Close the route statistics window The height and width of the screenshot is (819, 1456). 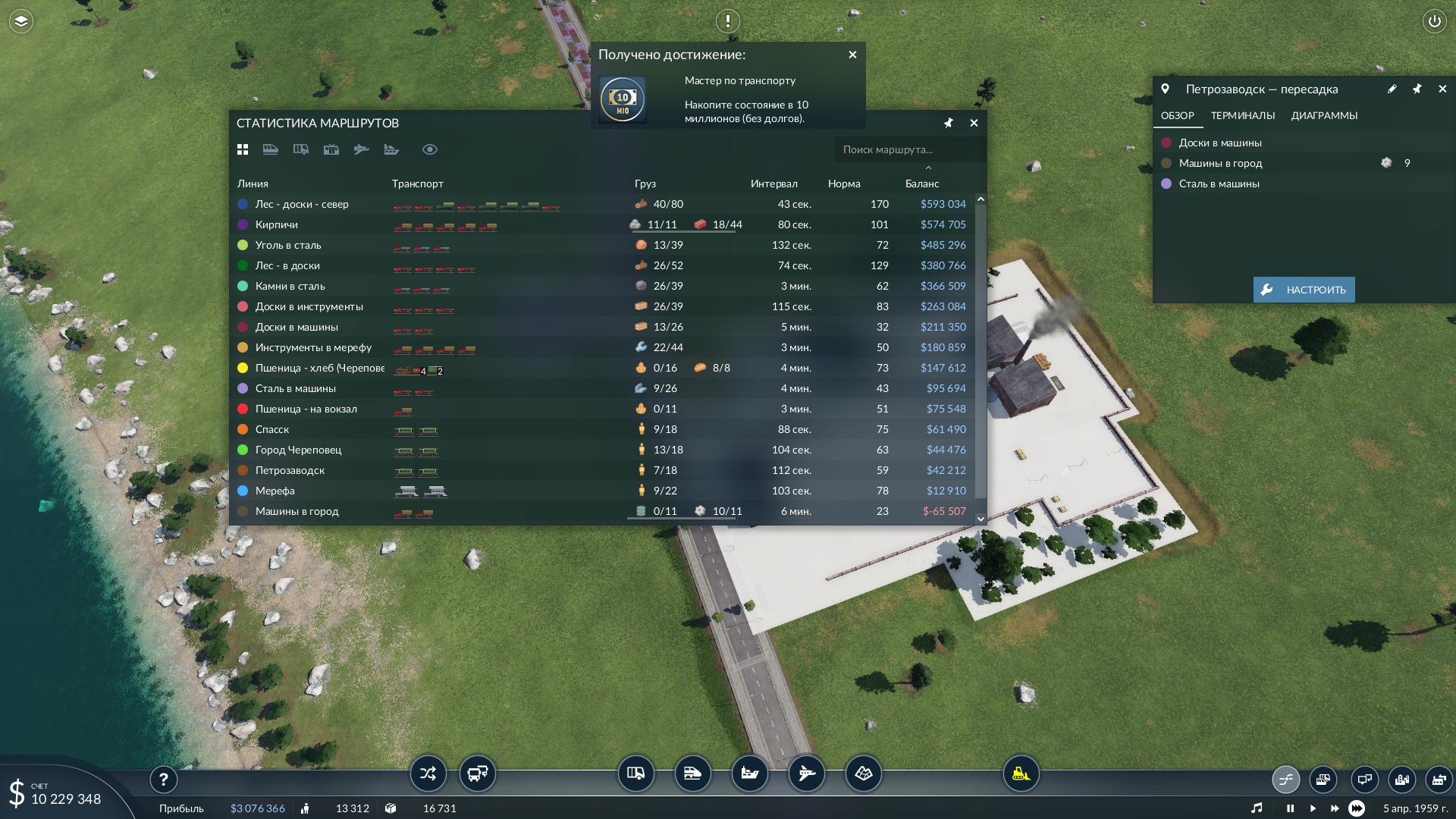pos(974,123)
